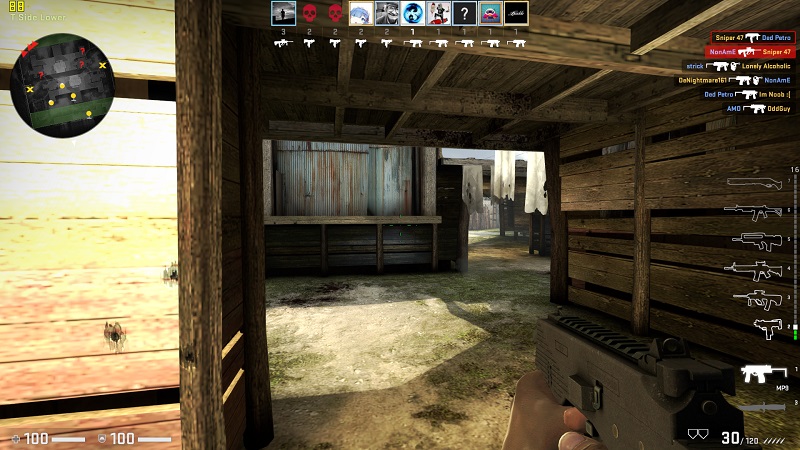
Task: Pick the blue swirl player avatar
Action: pos(412,13)
